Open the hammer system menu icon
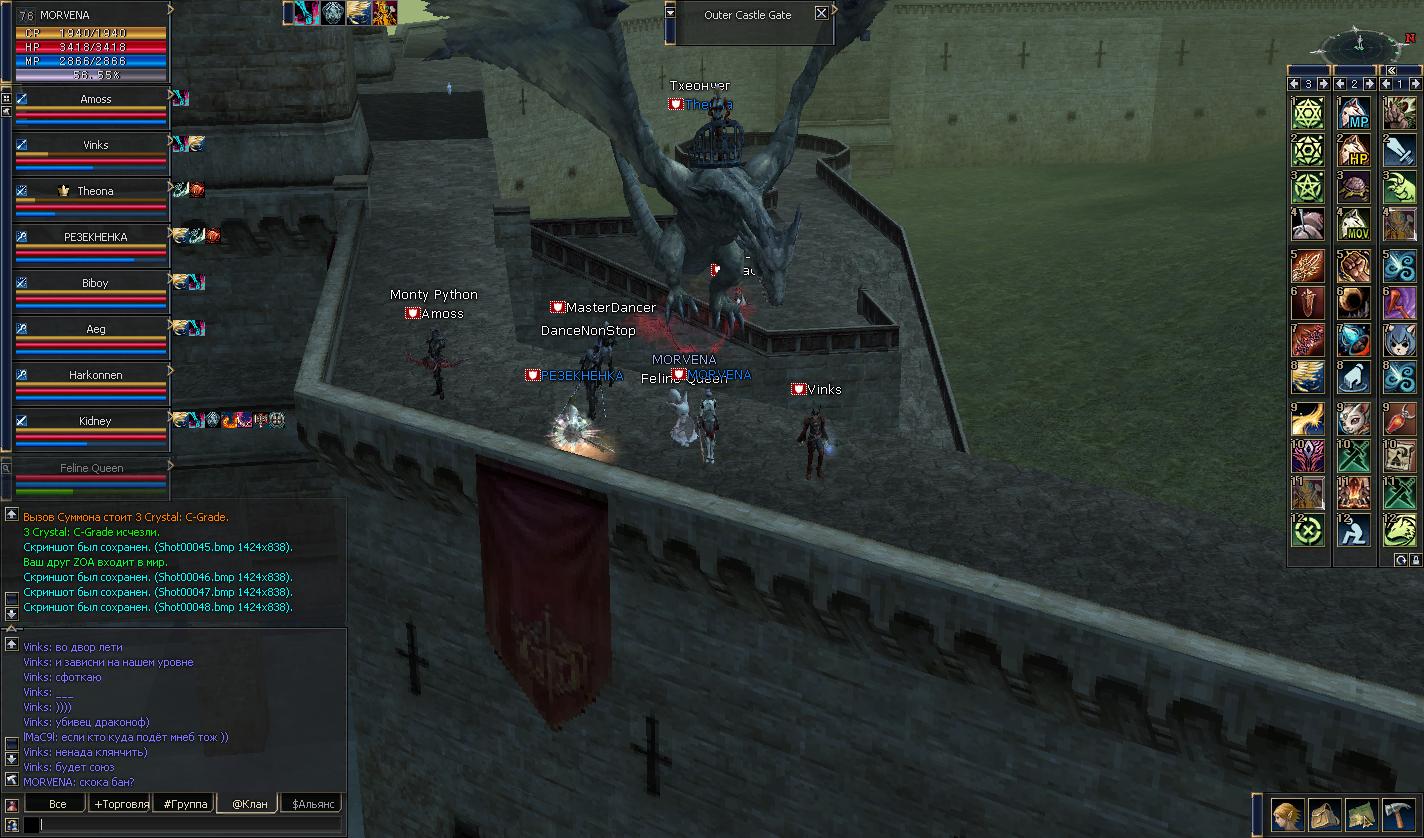This screenshot has height=838, width=1424. [1399, 815]
